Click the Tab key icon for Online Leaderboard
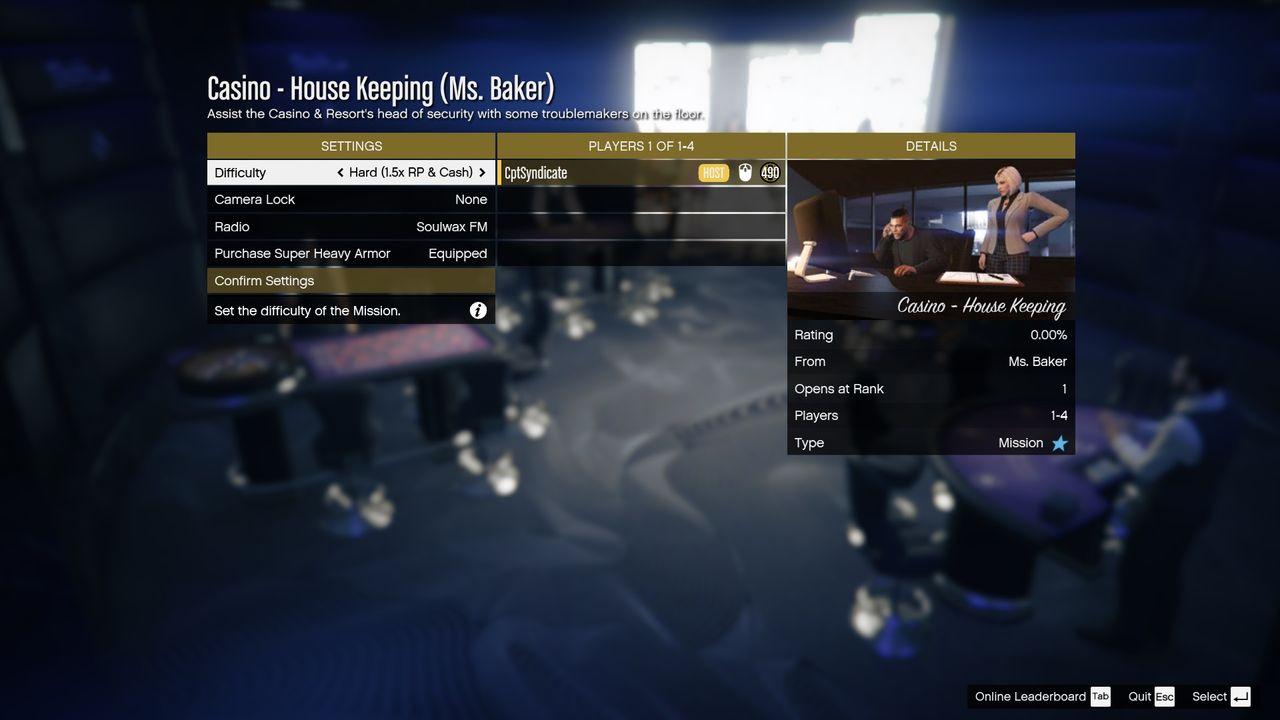The image size is (1280, 720). (1100, 696)
